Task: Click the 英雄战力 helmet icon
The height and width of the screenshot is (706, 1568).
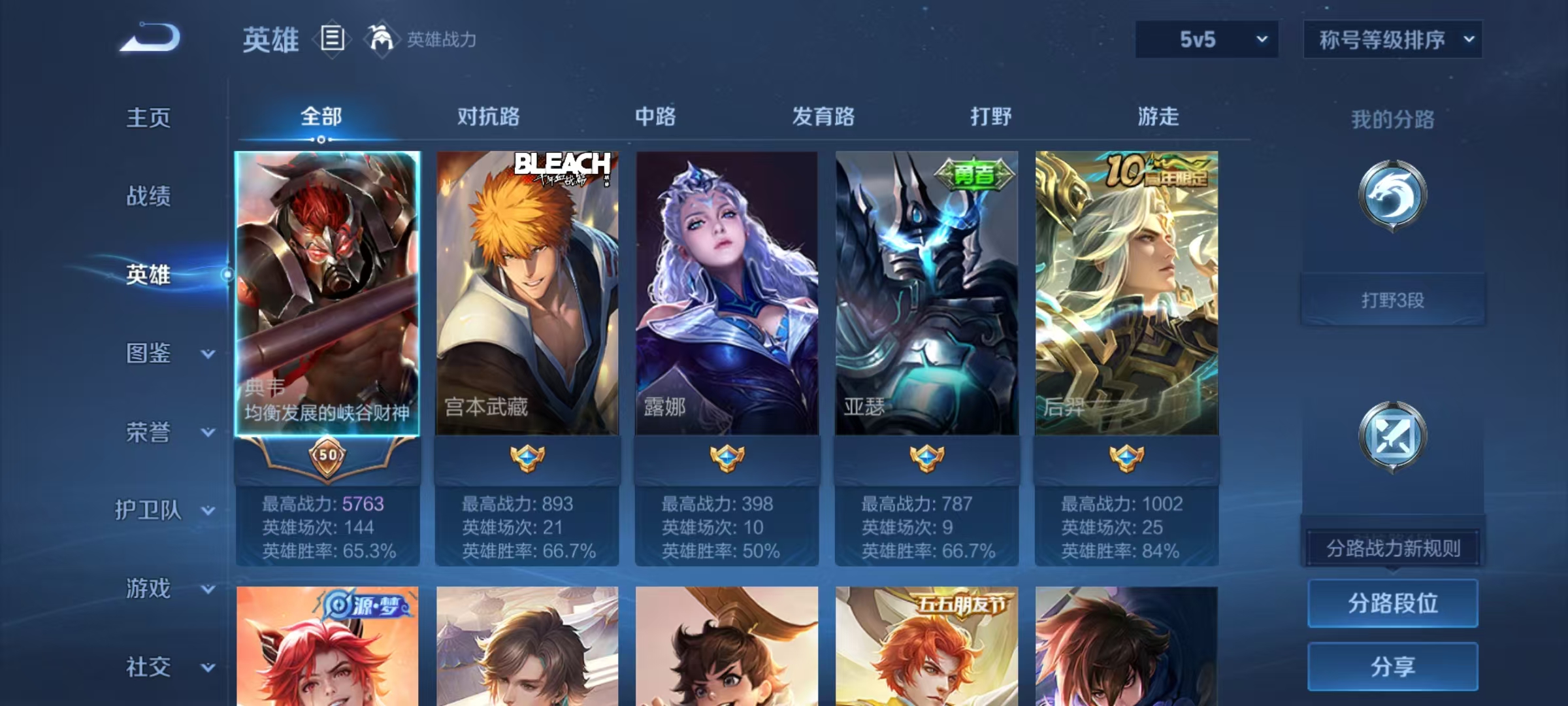Action: point(378,41)
